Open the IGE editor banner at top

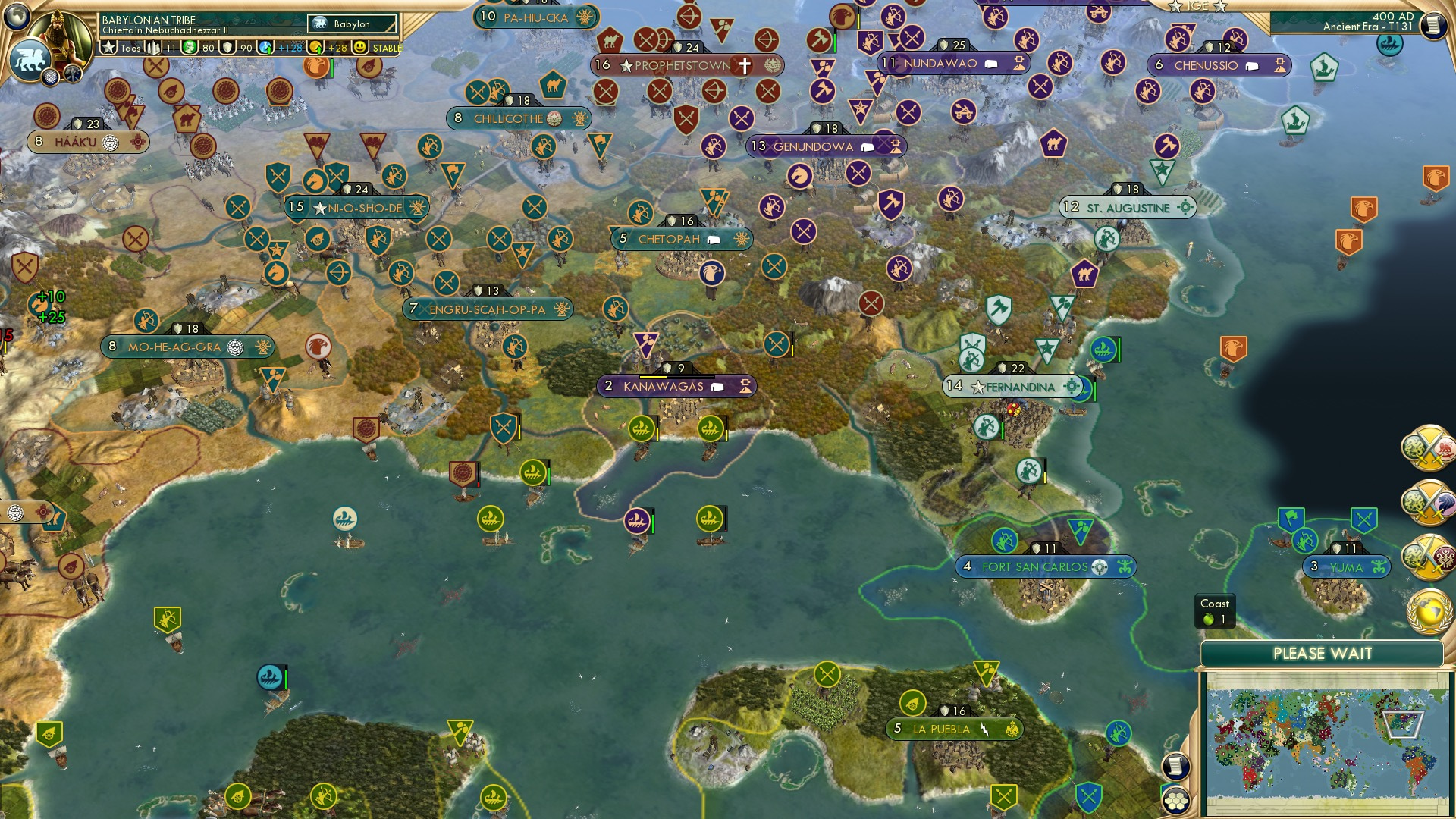tap(1197, 6)
